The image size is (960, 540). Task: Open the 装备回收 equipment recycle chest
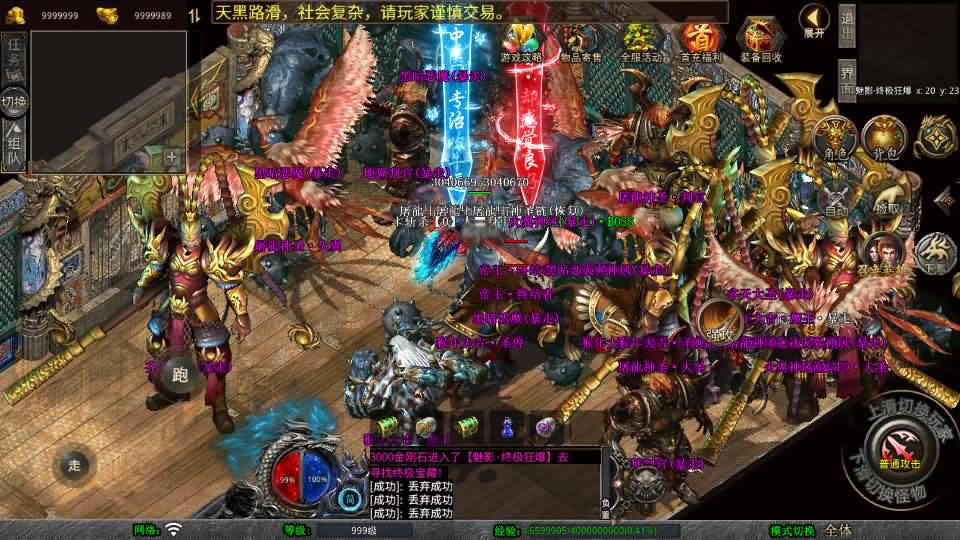tap(760, 42)
